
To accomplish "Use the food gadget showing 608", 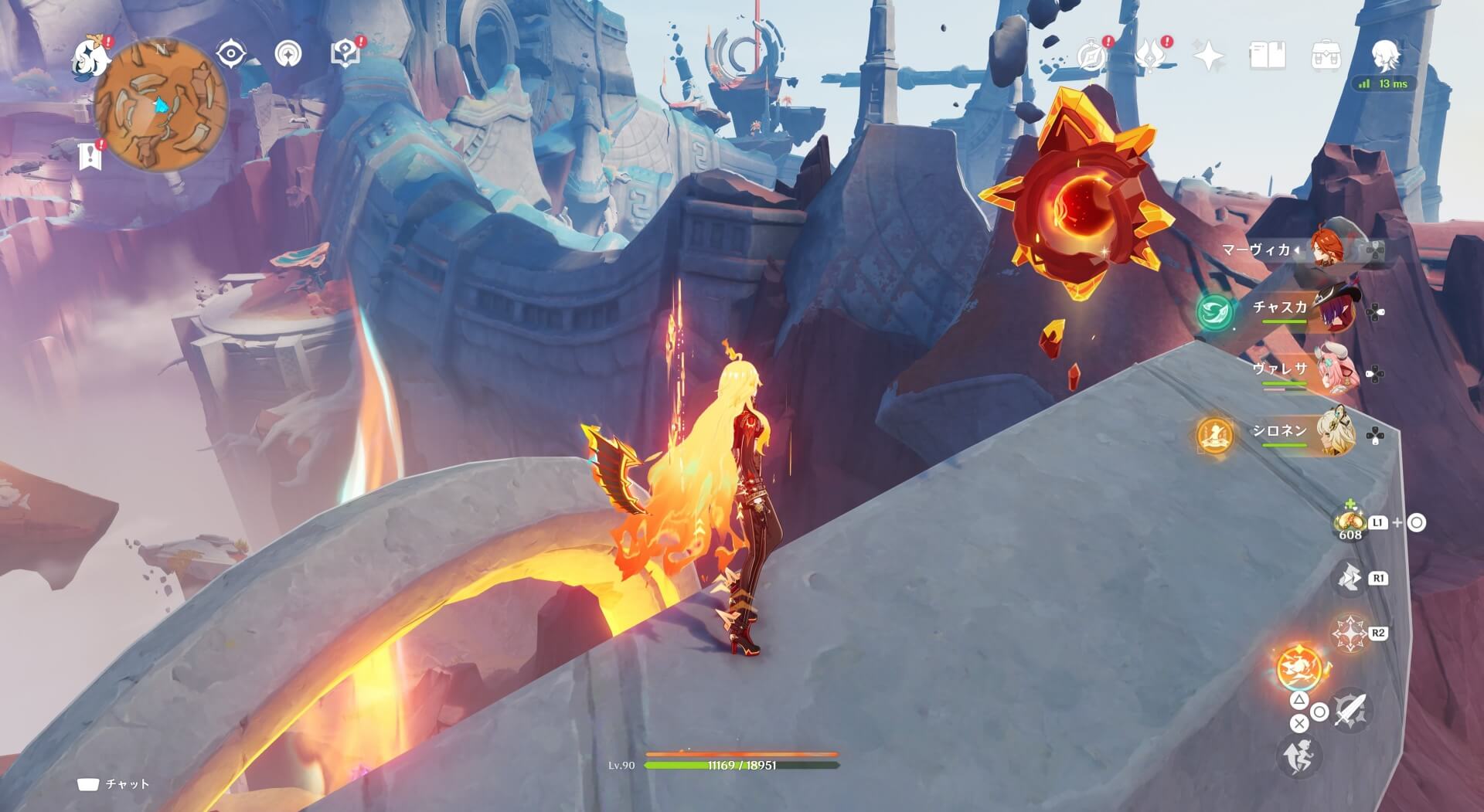I will (x=1350, y=523).
